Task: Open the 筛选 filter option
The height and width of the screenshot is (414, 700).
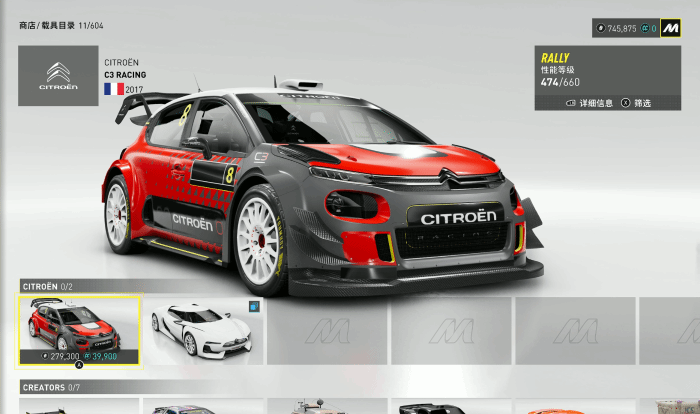Action: (x=636, y=102)
